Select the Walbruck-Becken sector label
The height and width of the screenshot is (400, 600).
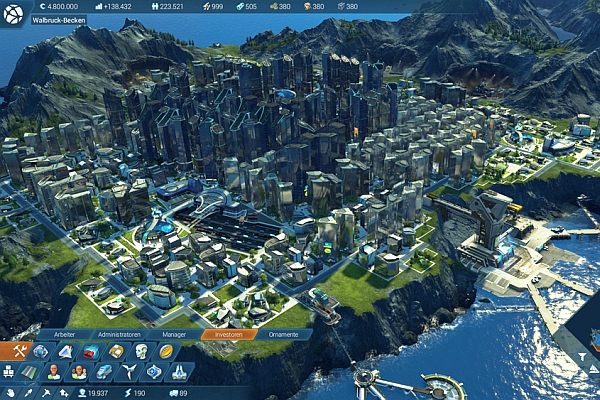tap(59, 20)
